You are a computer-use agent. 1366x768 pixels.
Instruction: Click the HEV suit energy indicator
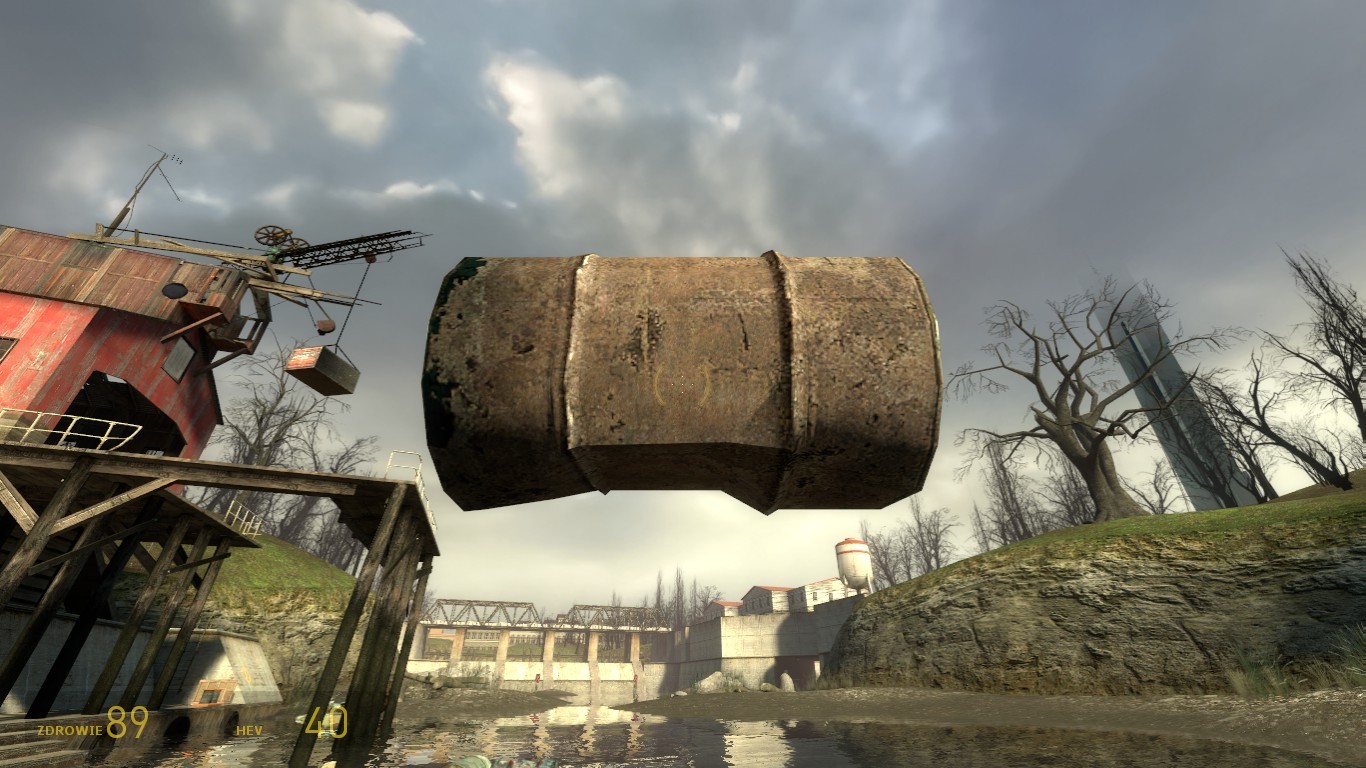[250, 728]
